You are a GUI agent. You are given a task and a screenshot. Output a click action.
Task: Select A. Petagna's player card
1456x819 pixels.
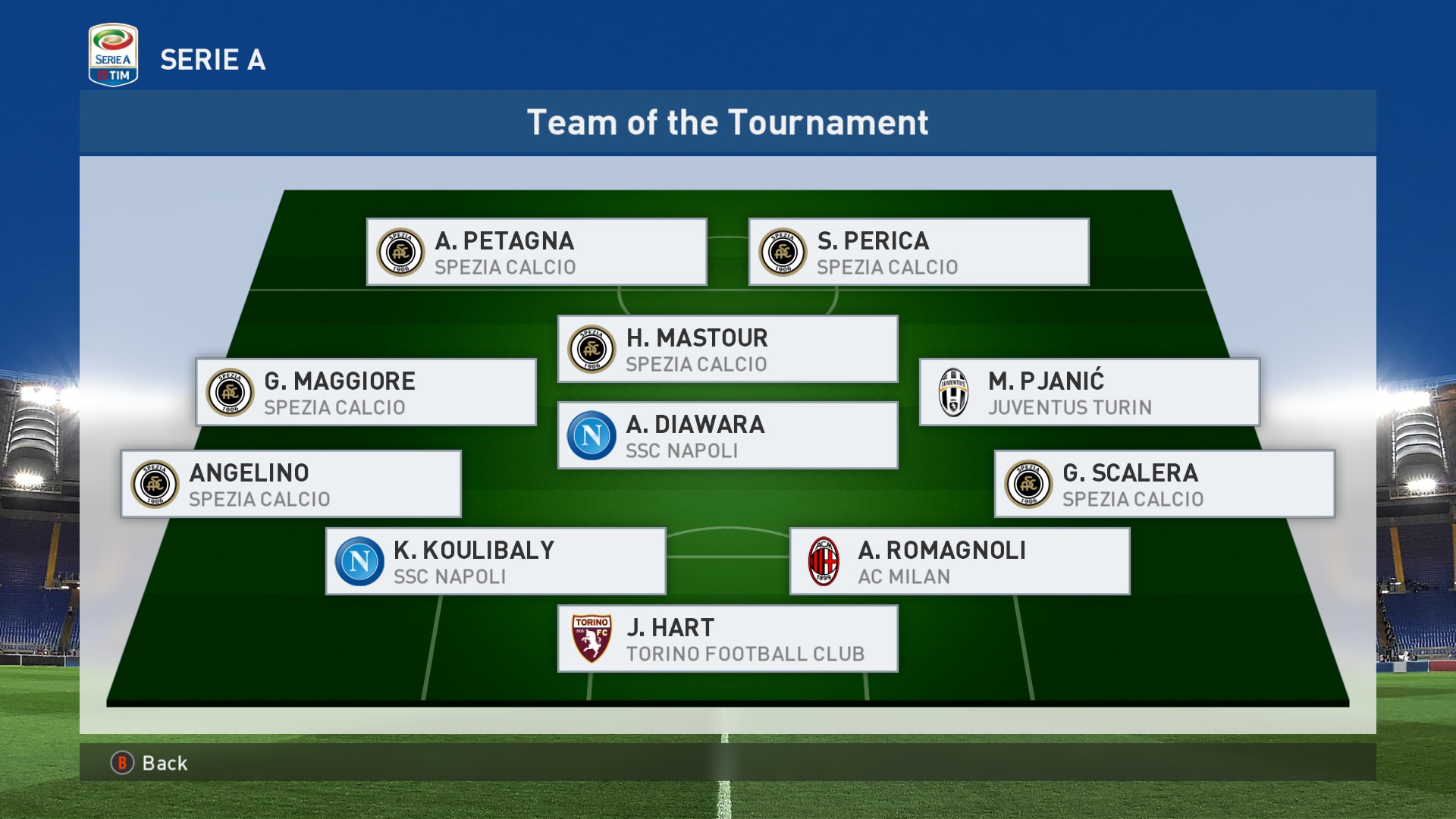click(x=536, y=253)
